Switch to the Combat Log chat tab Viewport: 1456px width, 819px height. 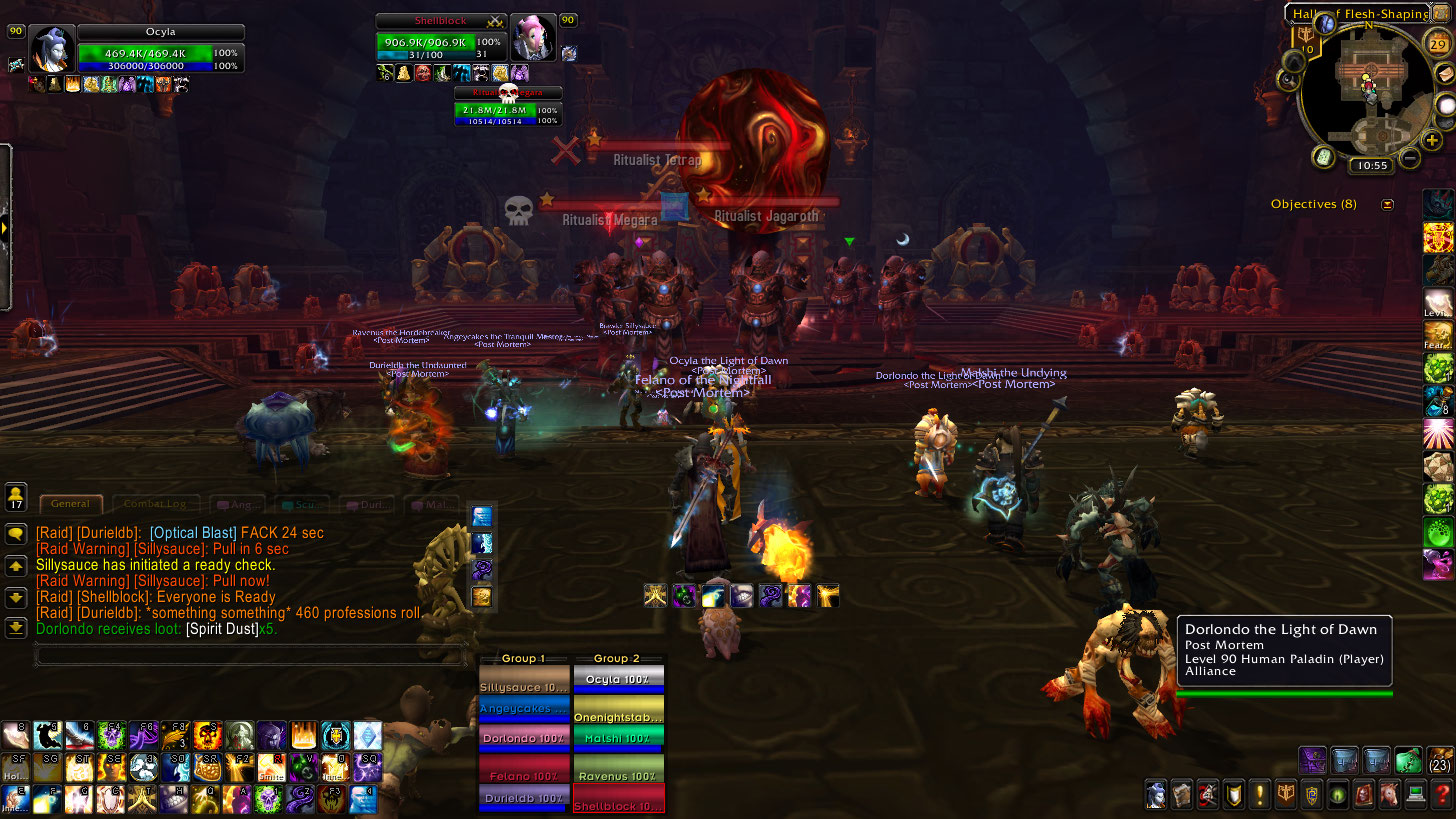point(156,504)
